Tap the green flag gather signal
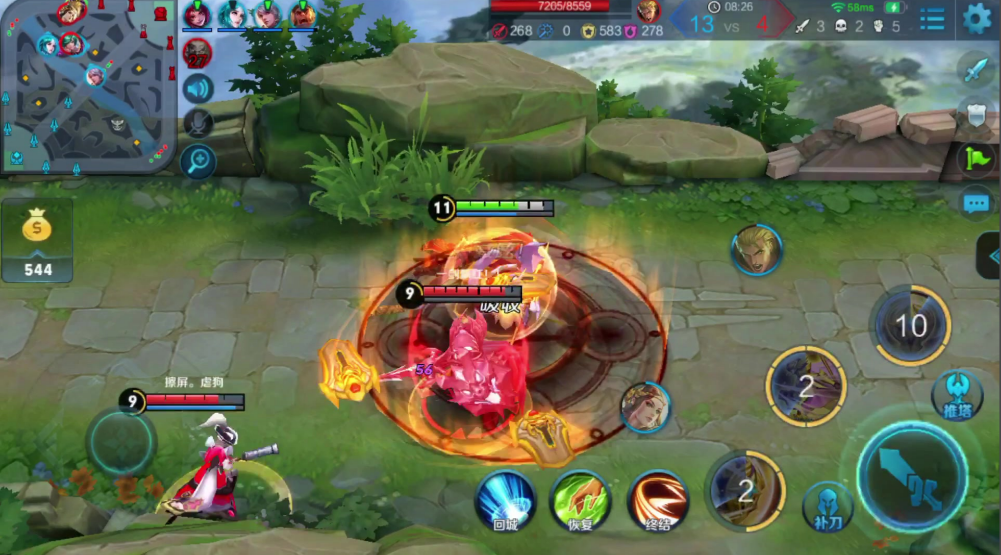 pos(976,158)
